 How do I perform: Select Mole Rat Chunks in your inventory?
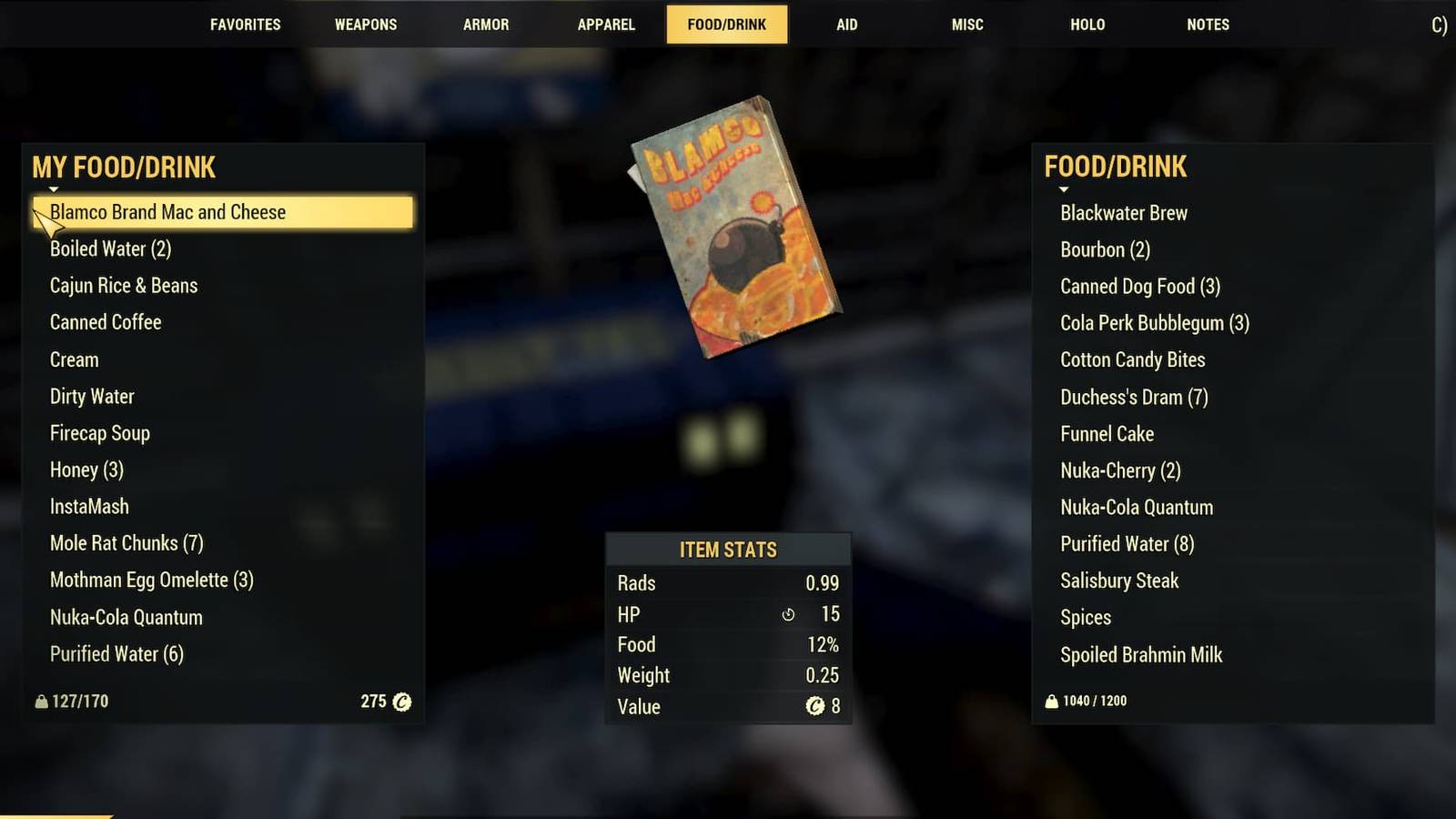point(126,543)
